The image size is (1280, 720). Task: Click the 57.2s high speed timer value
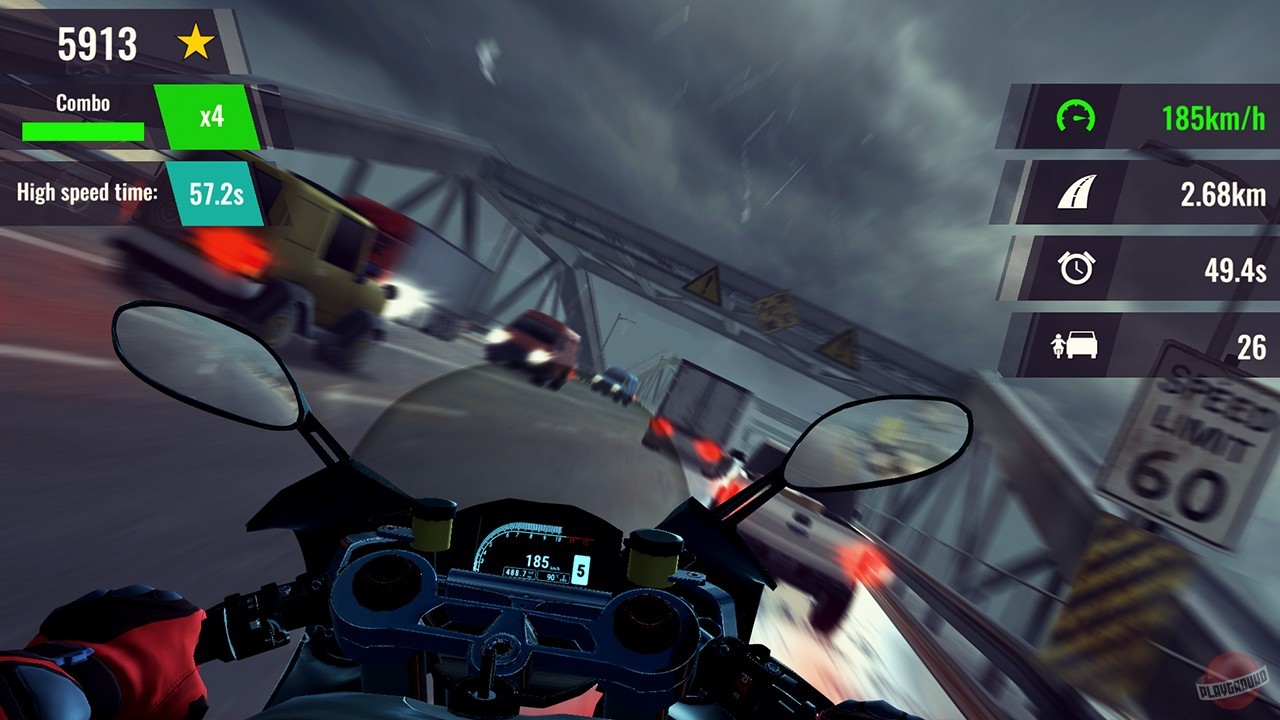(216, 193)
